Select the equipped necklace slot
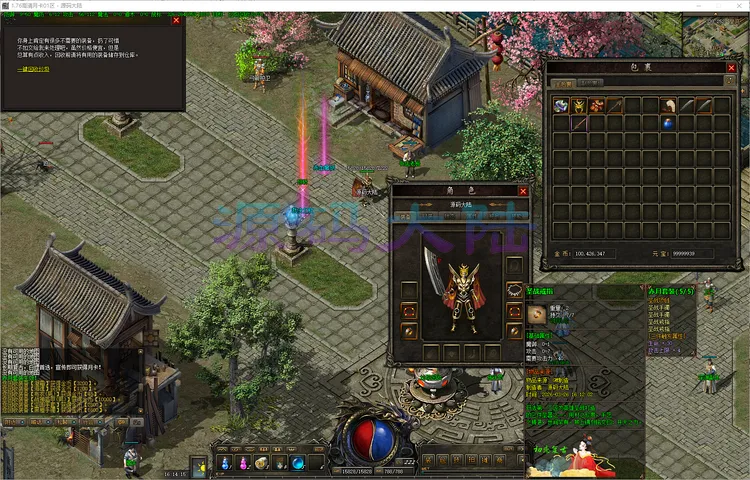 tap(514, 289)
